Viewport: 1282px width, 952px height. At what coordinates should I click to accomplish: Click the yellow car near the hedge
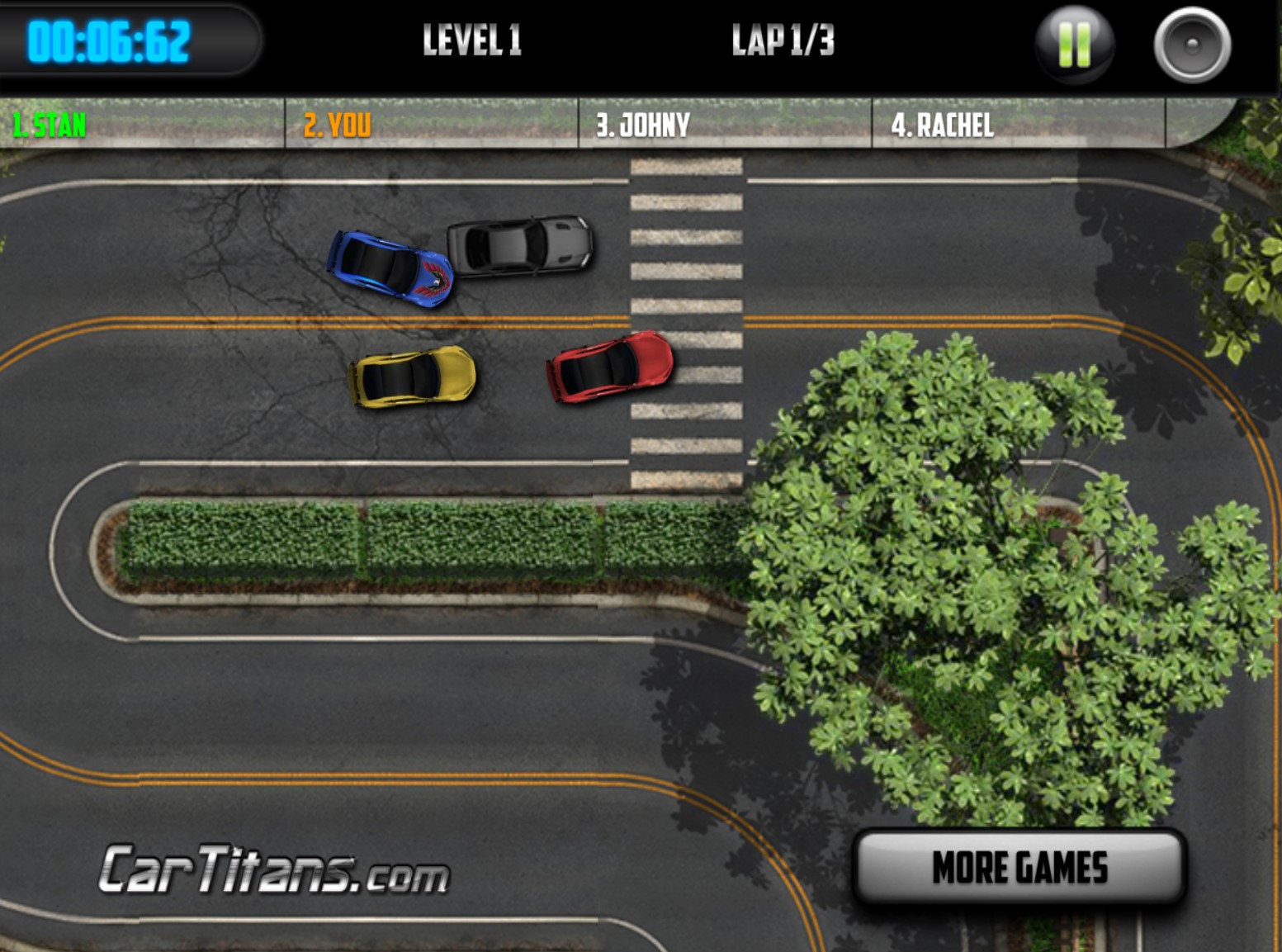click(411, 379)
